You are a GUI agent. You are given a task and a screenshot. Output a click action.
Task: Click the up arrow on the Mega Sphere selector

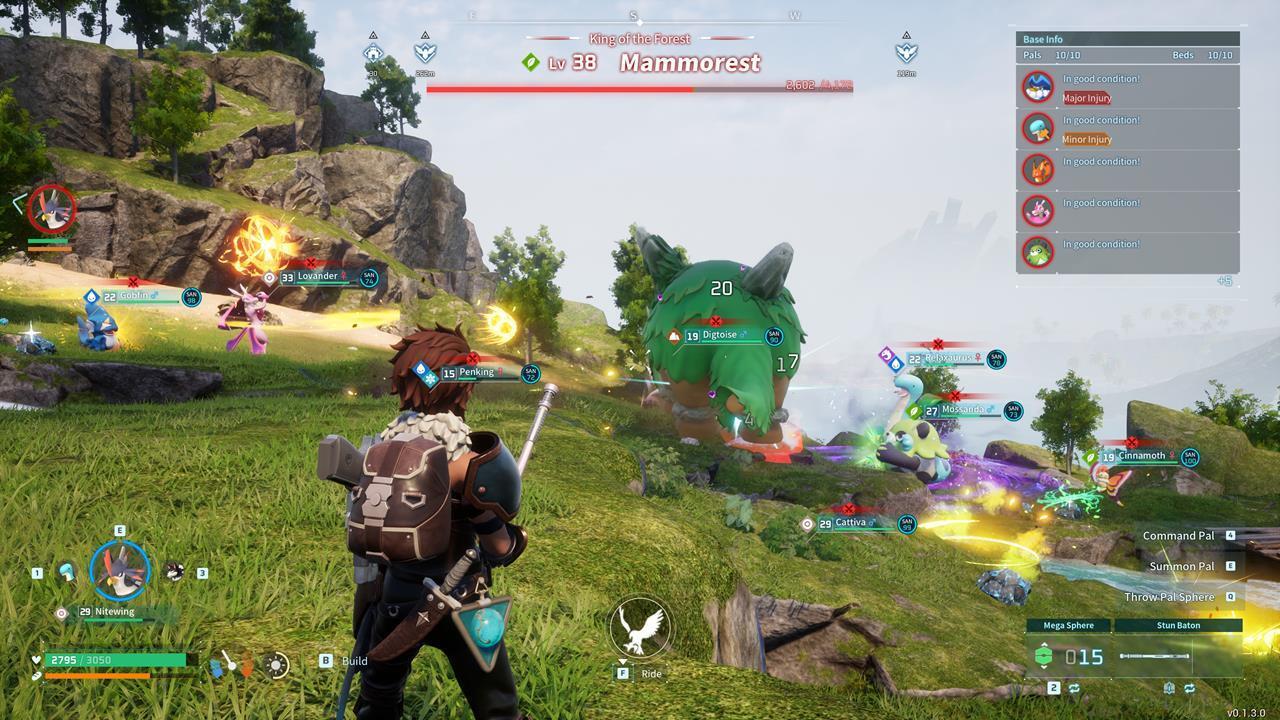point(1044,644)
